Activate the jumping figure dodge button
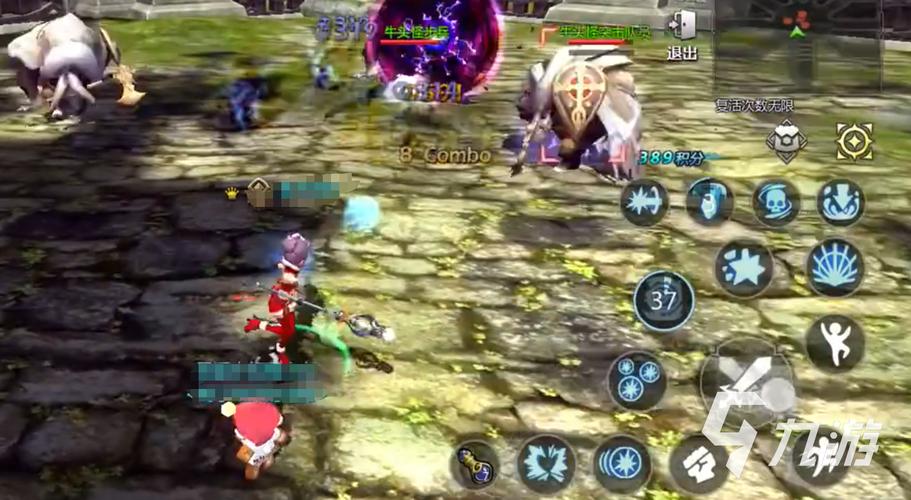This screenshot has height=500, width=911. coord(835,343)
